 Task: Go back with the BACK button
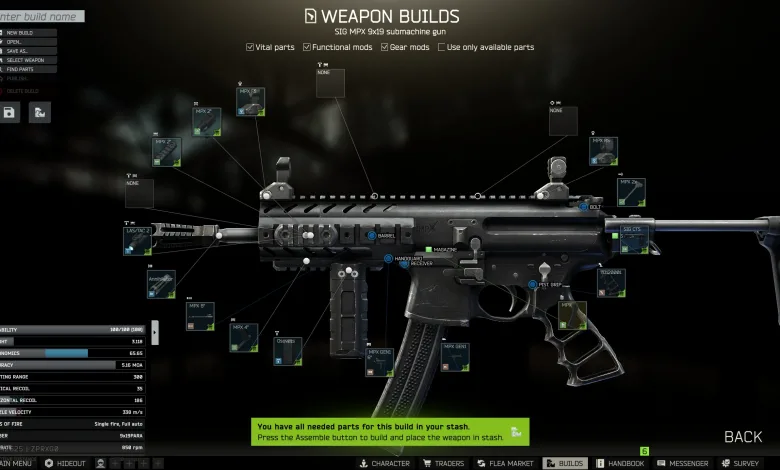742,437
